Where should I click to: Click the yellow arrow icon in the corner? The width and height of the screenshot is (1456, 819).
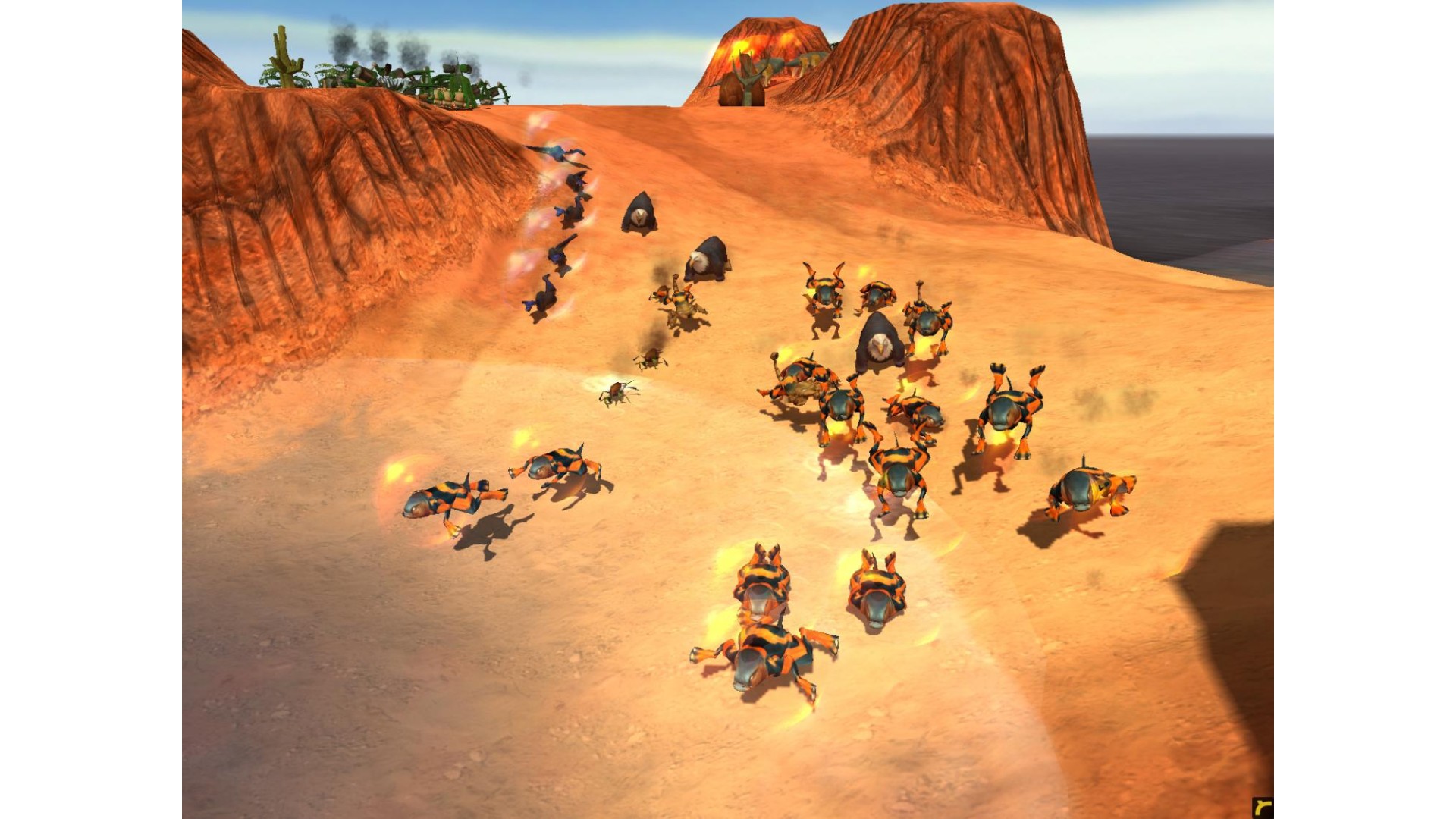tap(1263, 808)
